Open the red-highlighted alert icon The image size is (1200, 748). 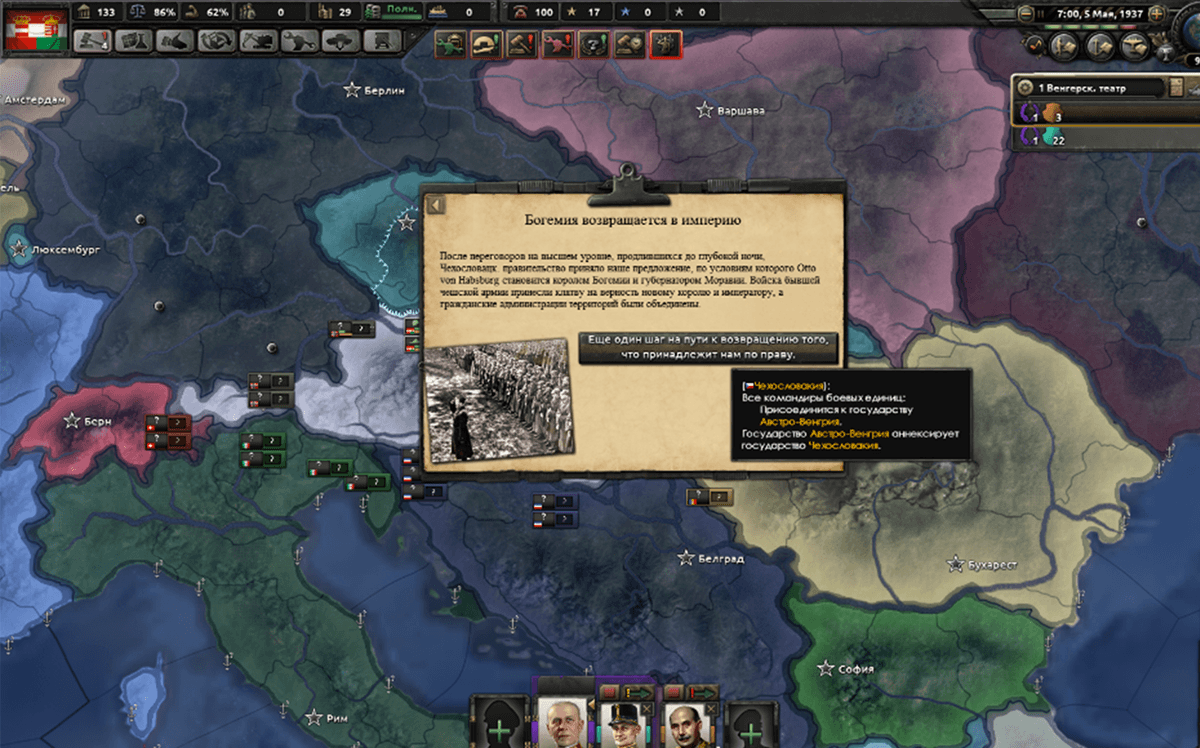[x=665, y=44]
